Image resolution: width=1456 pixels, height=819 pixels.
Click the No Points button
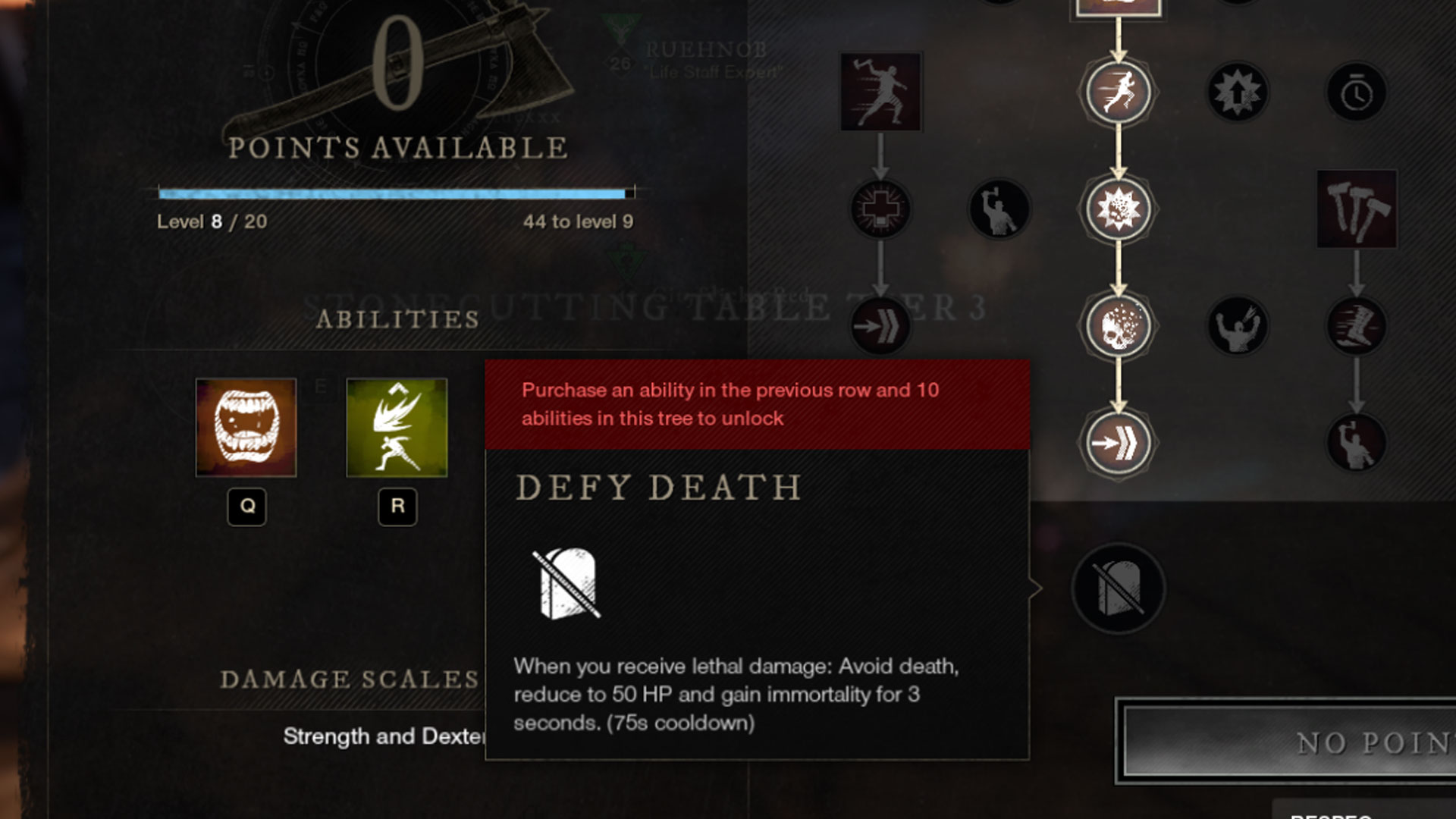[x=1289, y=742]
